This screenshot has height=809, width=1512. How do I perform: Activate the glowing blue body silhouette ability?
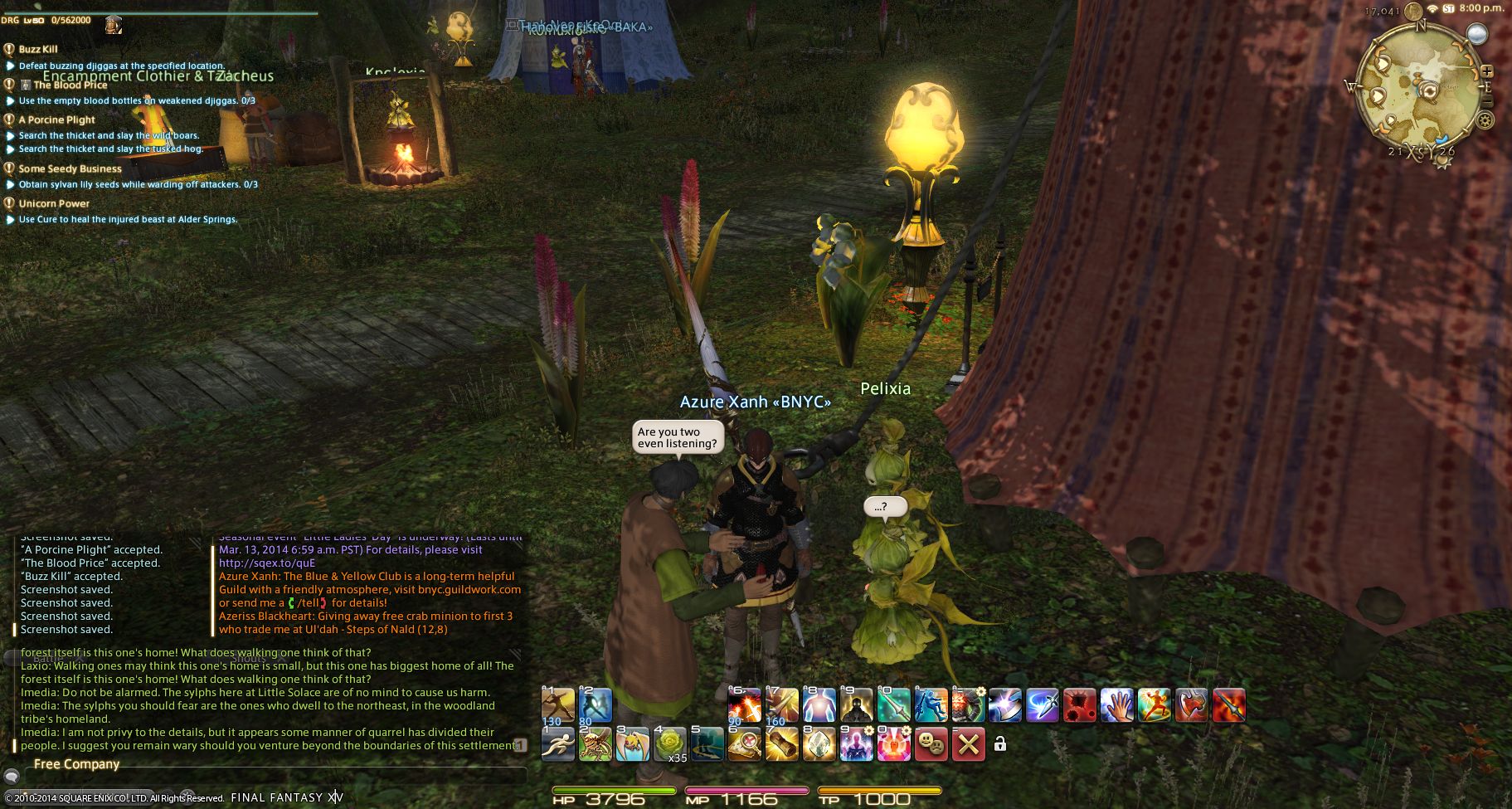[818, 705]
